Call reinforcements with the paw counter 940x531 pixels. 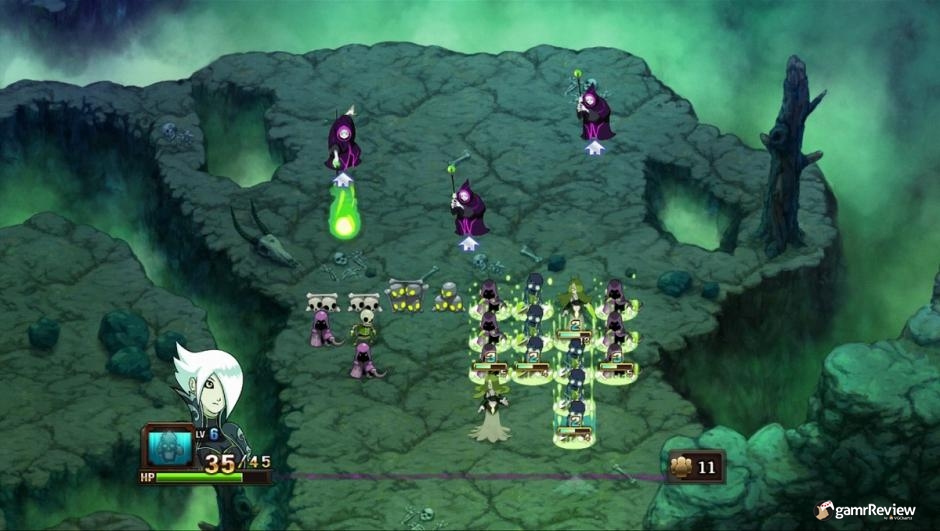point(695,466)
